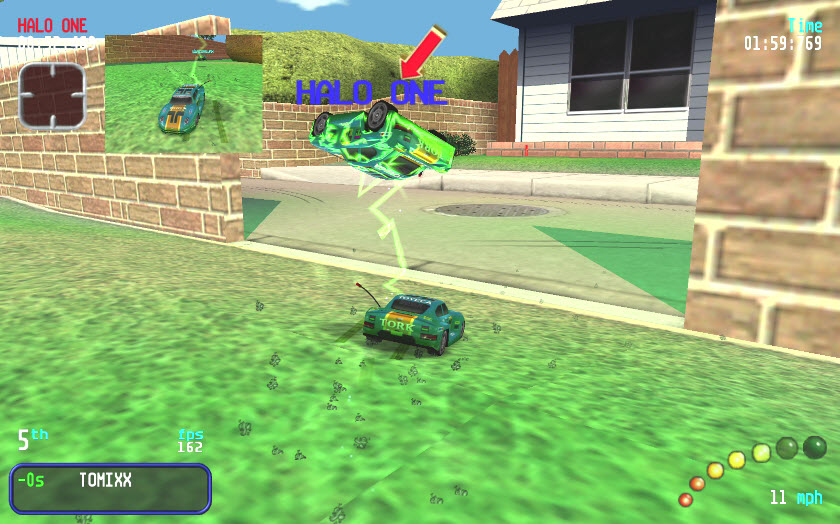
Task: Select the TOMIXX player row
Action: coord(111,487)
